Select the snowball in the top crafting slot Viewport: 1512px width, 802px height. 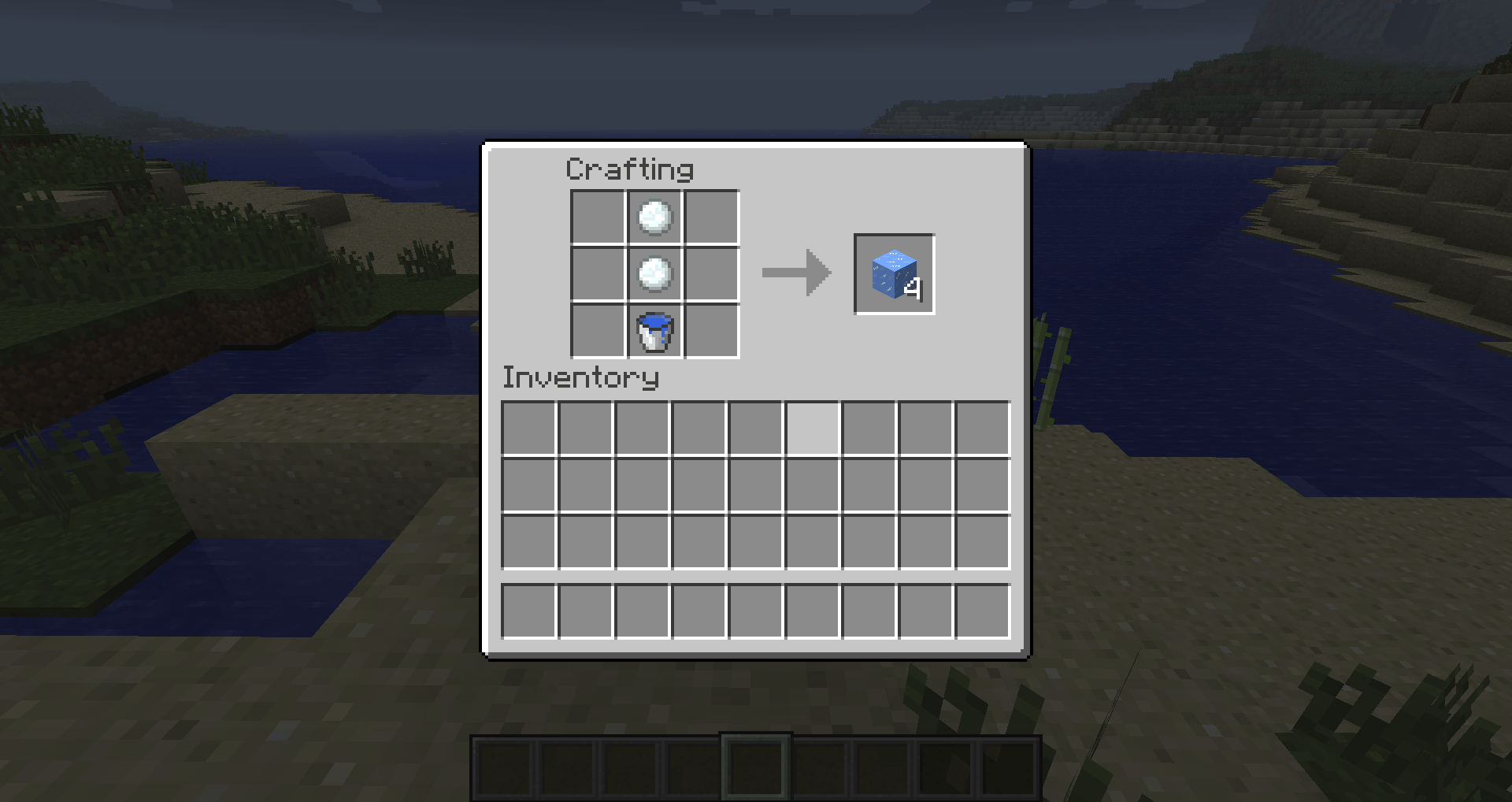654,217
